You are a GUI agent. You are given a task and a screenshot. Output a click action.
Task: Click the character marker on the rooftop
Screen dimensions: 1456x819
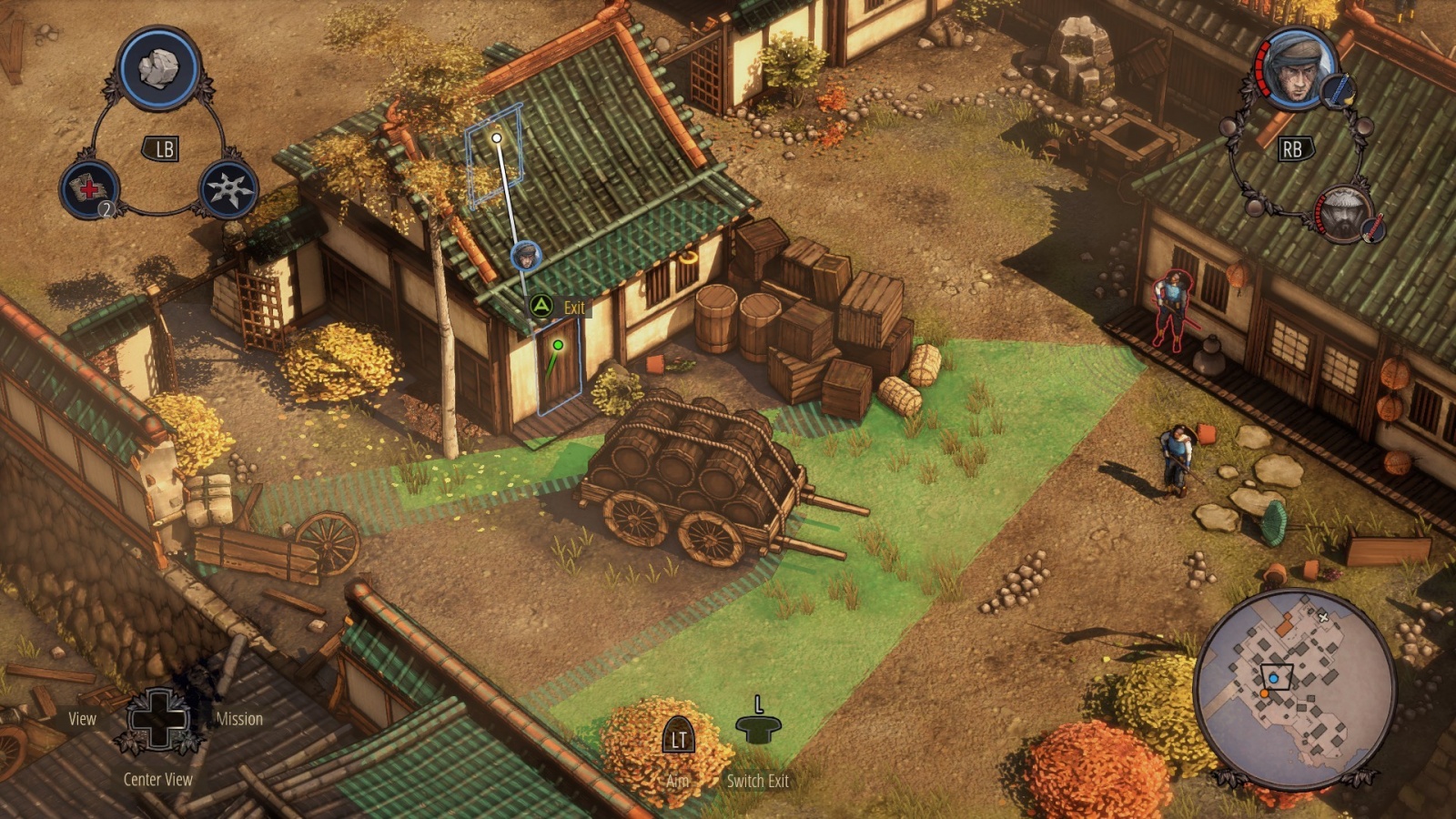click(x=526, y=256)
